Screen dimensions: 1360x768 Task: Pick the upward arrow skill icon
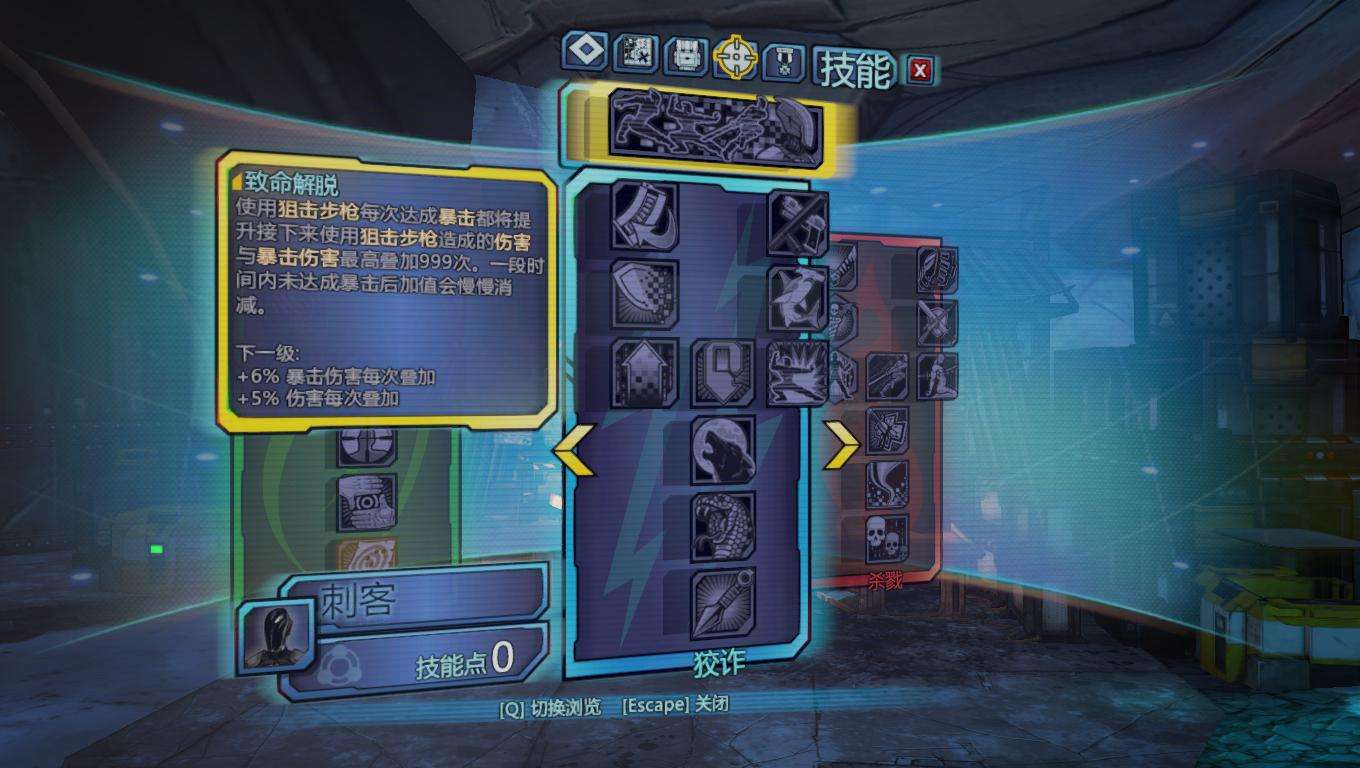coord(645,373)
